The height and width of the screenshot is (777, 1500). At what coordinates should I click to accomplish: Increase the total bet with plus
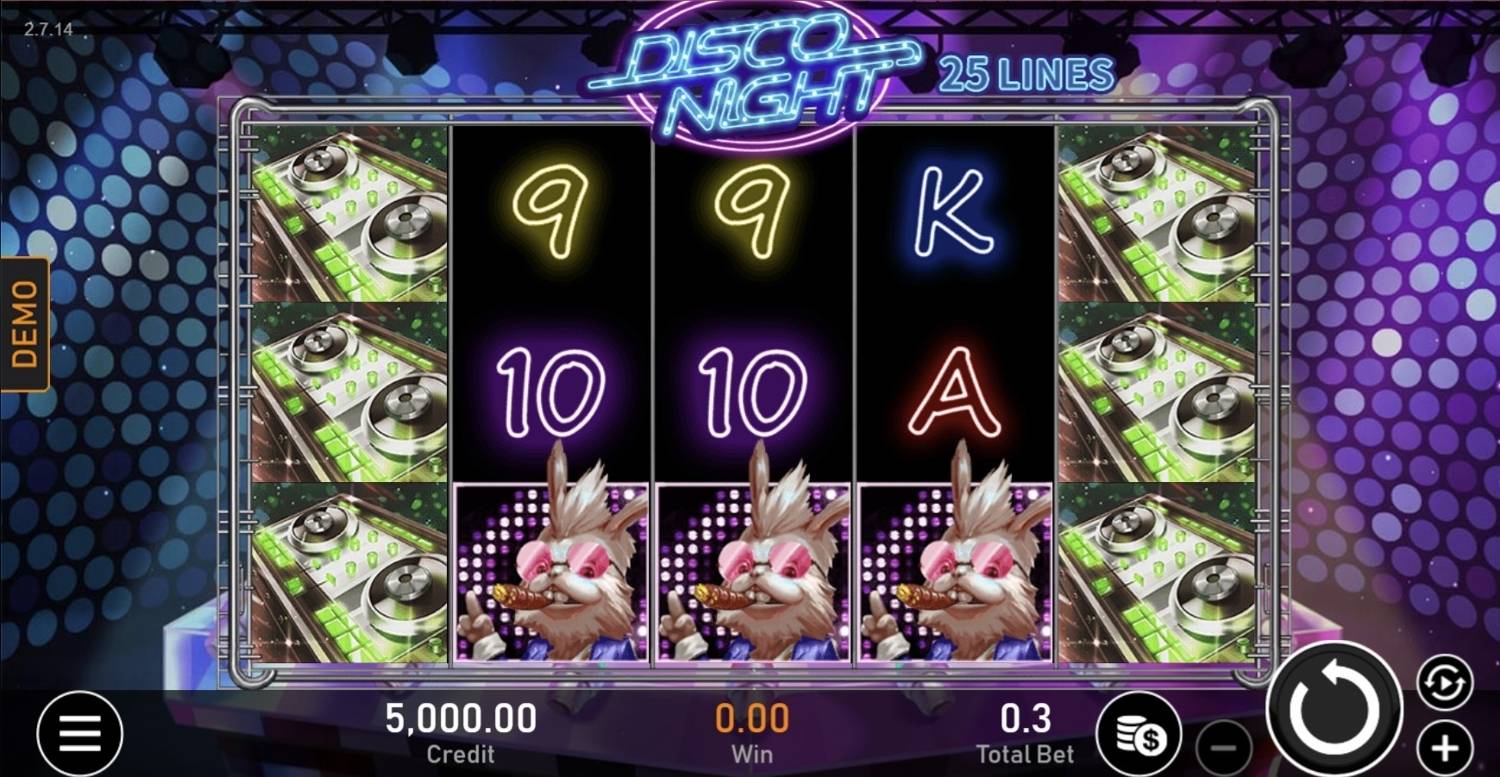(1444, 747)
